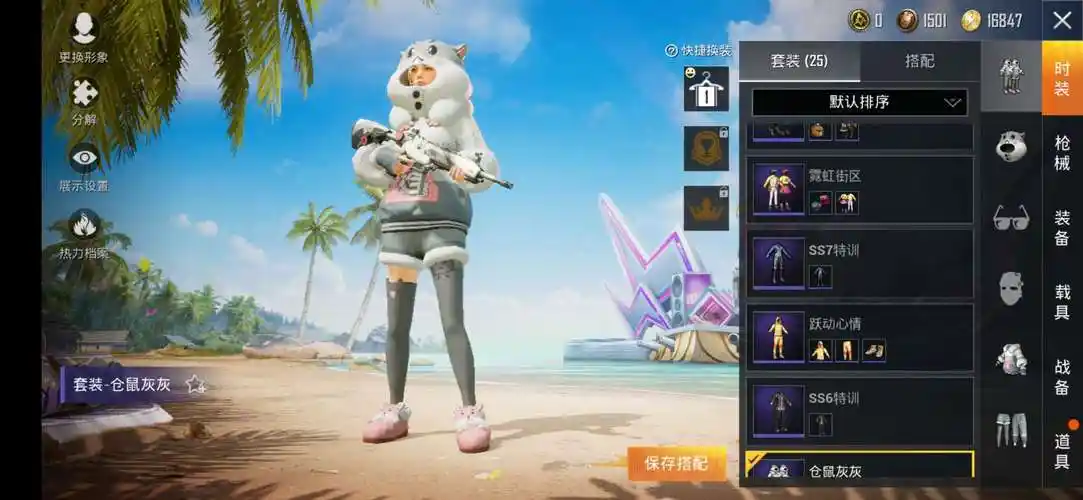The height and width of the screenshot is (500, 1083).
Task: Close the wardrobe screen with the X
Action: [x=1062, y=20]
